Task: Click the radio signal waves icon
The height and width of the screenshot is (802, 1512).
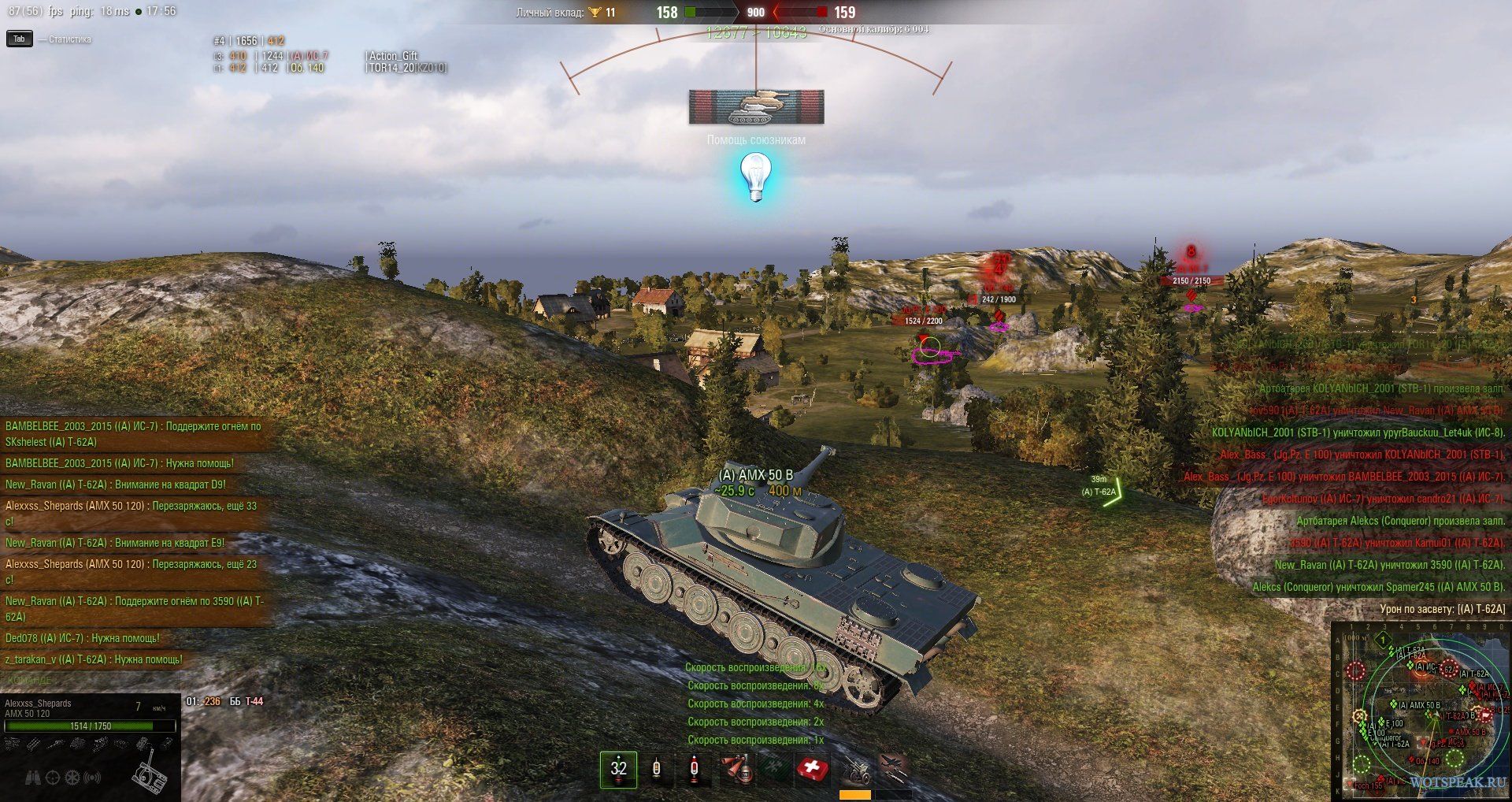Action: point(93,778)
